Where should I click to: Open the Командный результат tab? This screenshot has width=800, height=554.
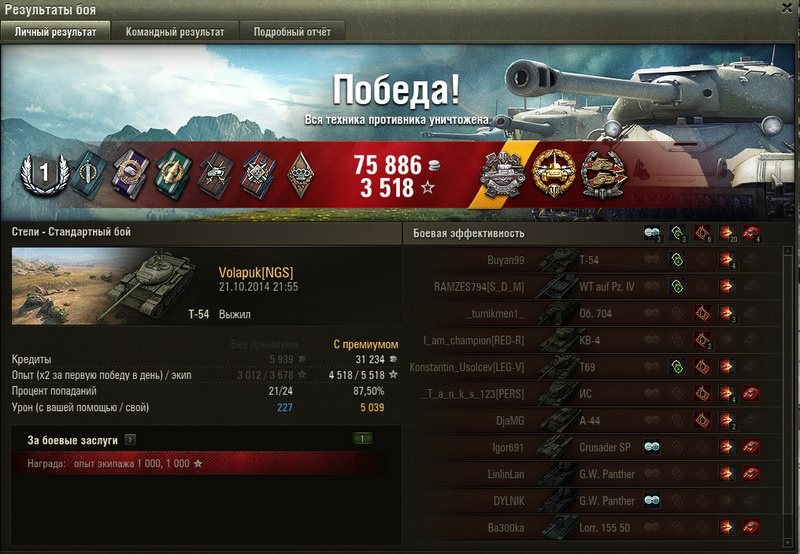(x=175, y=31)
